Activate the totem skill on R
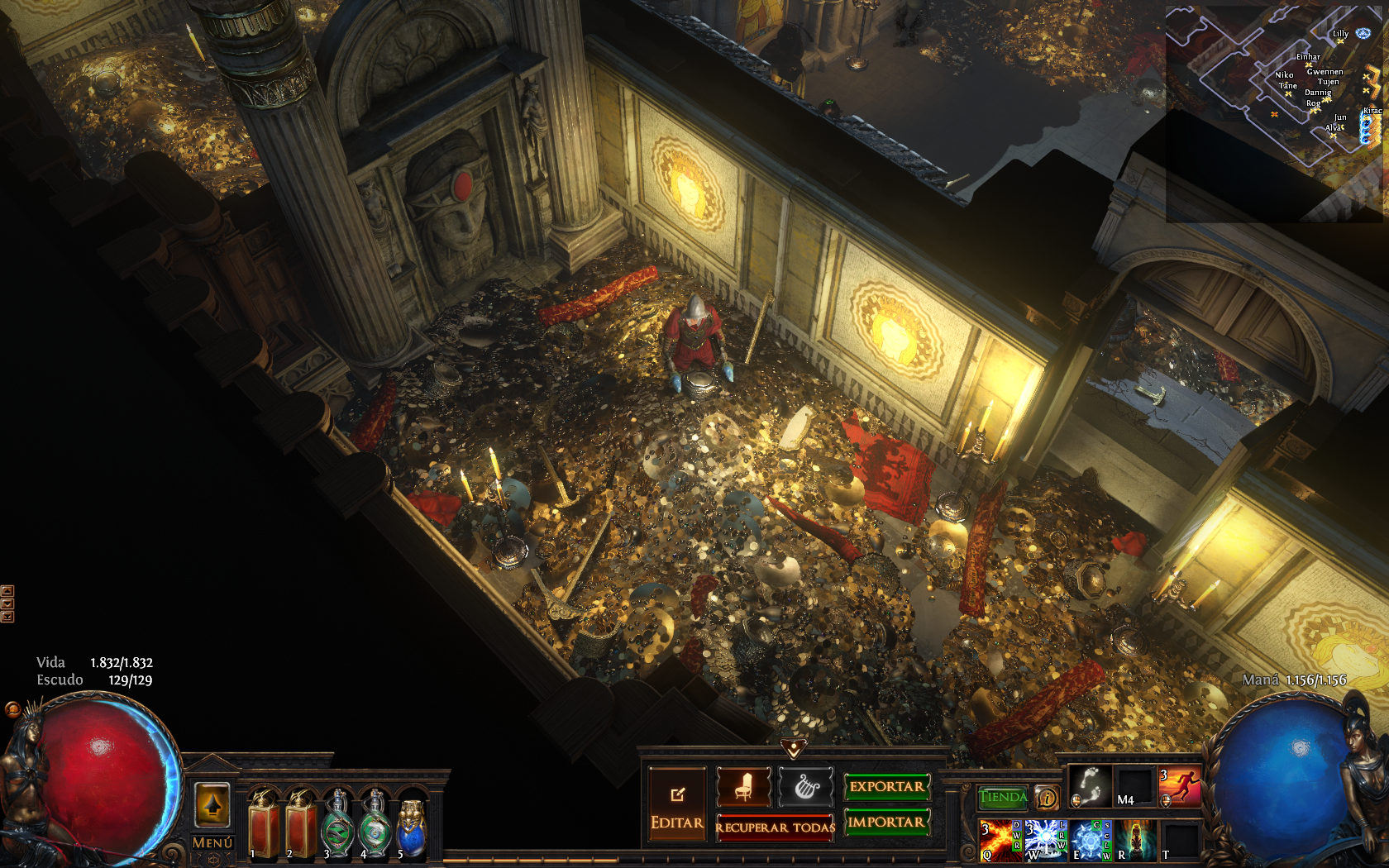Screen dimensions: 1389x868 (1134, 840)
